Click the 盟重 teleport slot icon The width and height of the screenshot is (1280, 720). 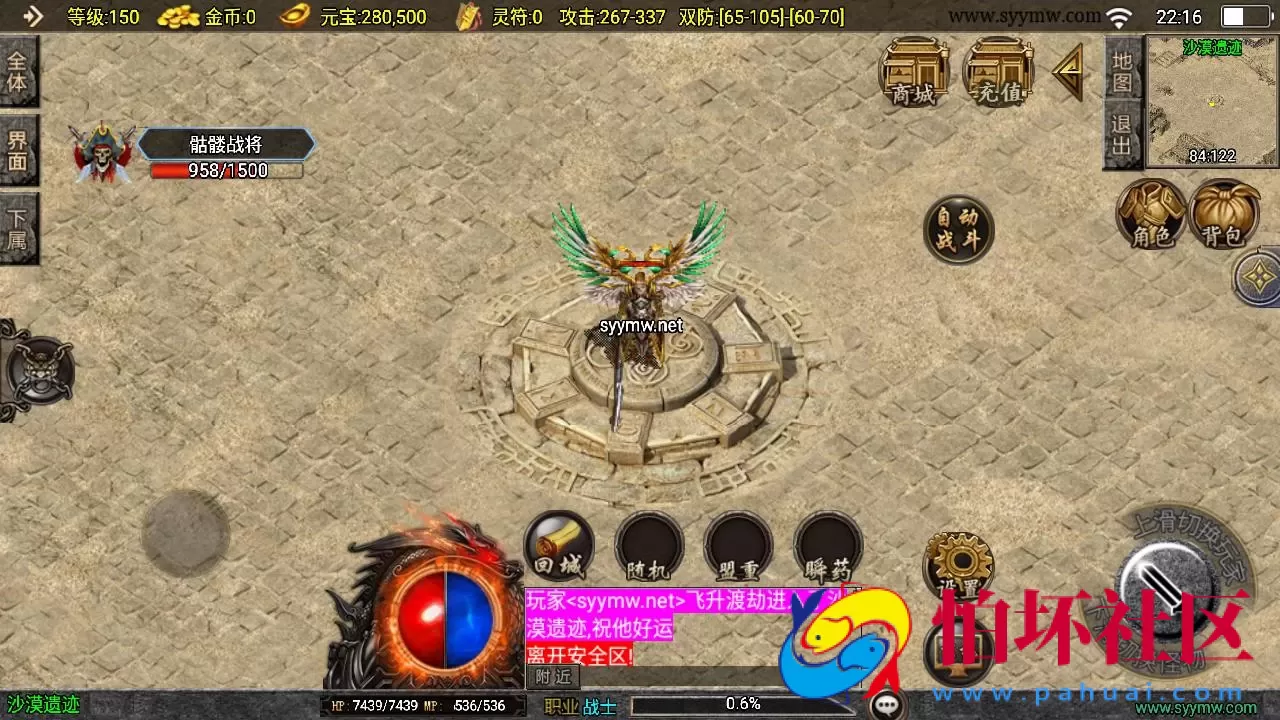(738, 545)
